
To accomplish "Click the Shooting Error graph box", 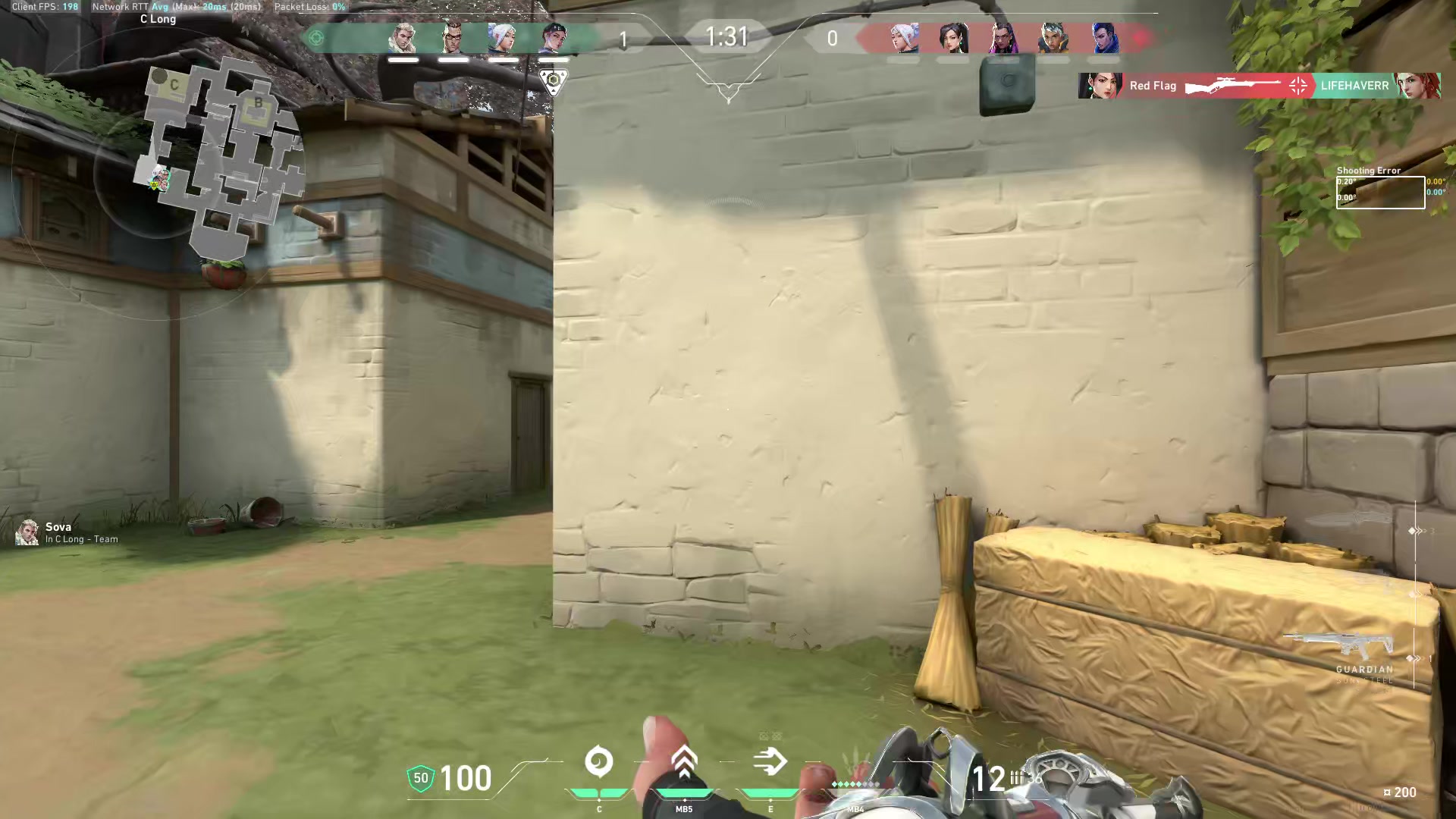I will pyautogui.click(x=1380, y=192).
